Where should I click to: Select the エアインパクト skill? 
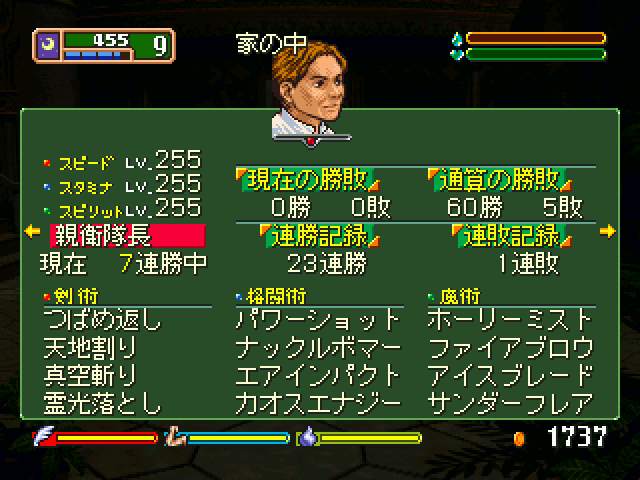click(319, 376)
